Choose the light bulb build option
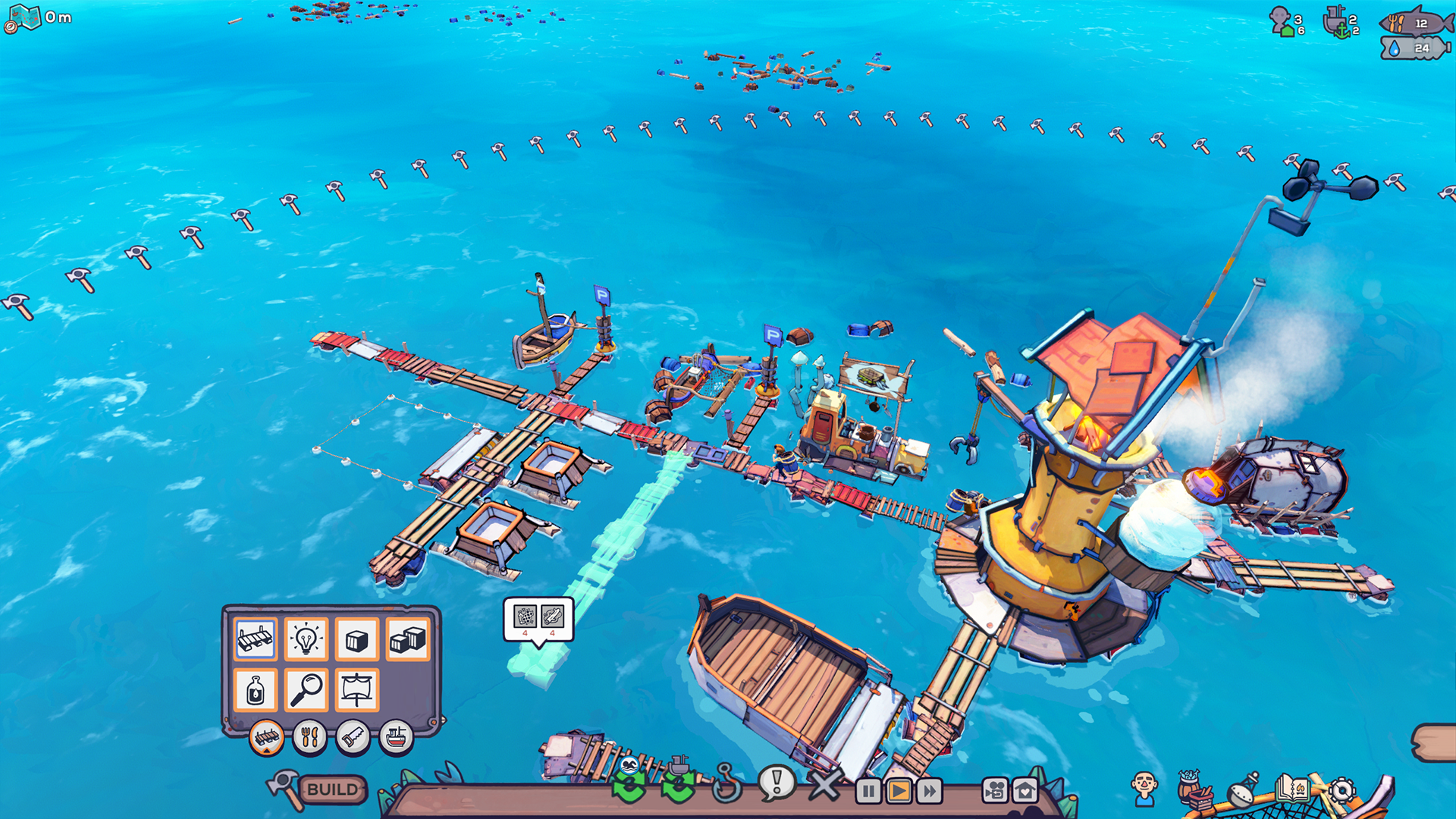1456x819 pixels. pos(306,639)
